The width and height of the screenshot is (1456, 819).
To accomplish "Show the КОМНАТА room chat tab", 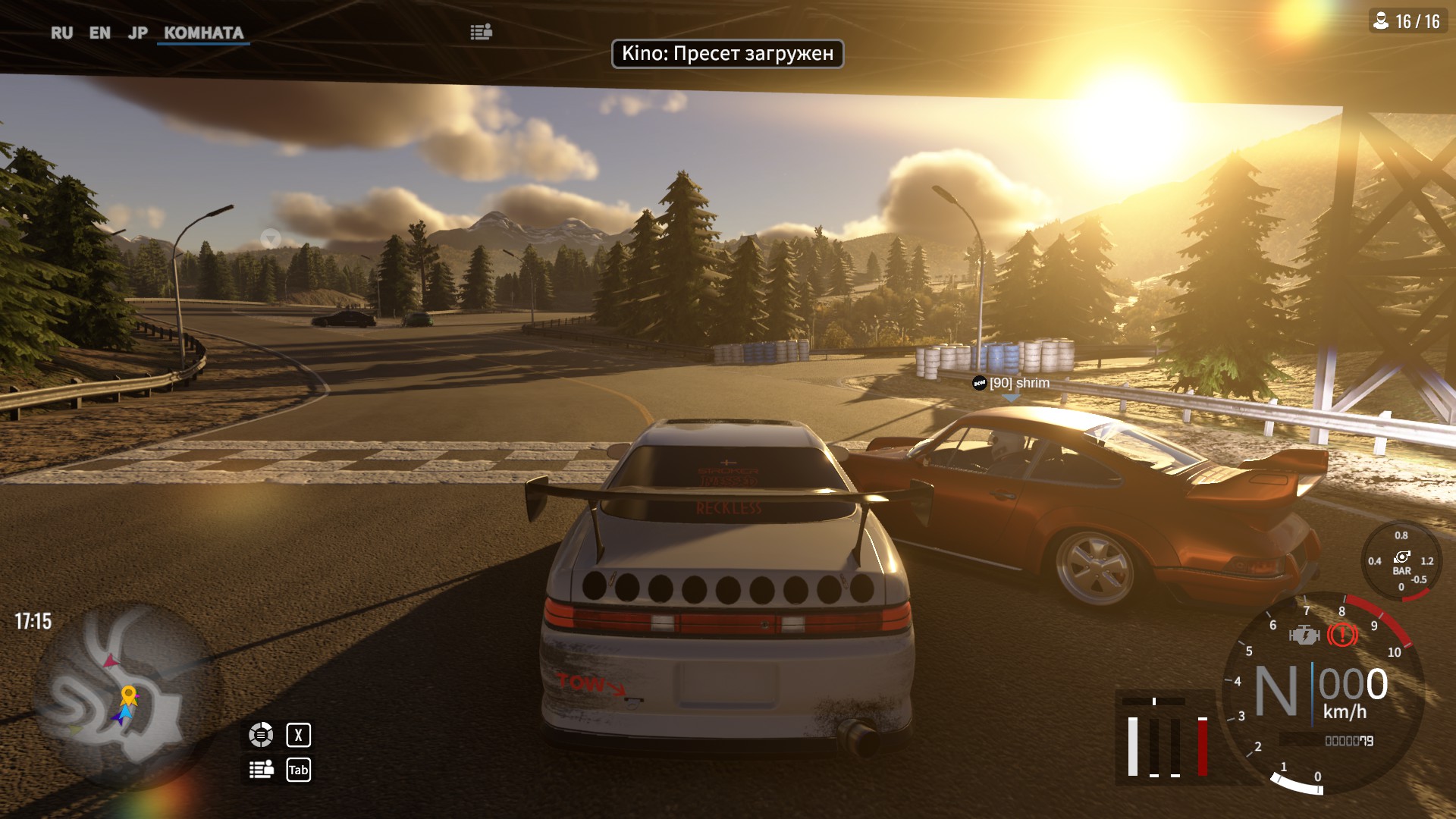I will 203,33.
